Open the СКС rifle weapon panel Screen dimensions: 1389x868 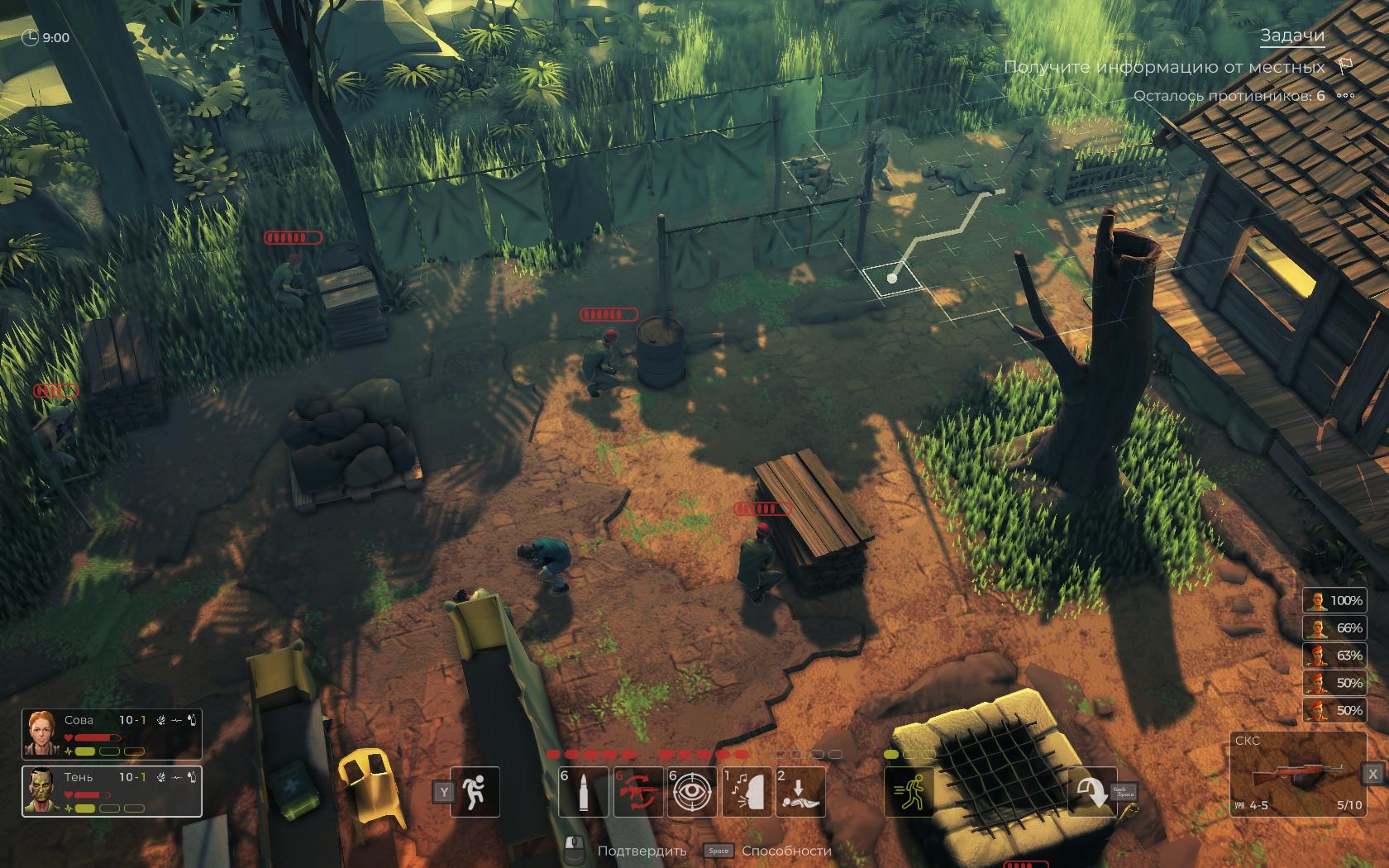click(1295, 774)
